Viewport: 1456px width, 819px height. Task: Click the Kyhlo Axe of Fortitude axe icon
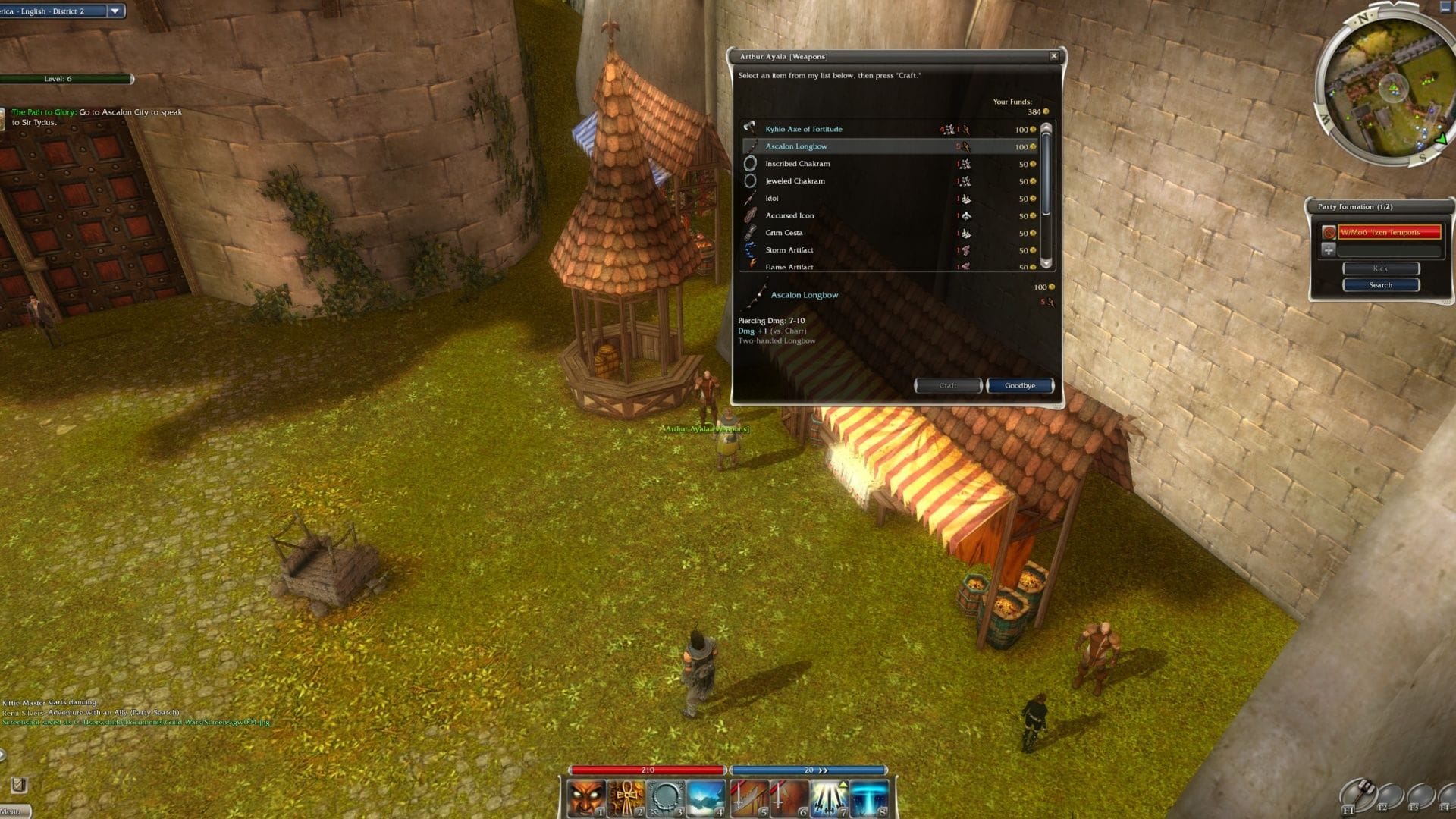point(750,128)
